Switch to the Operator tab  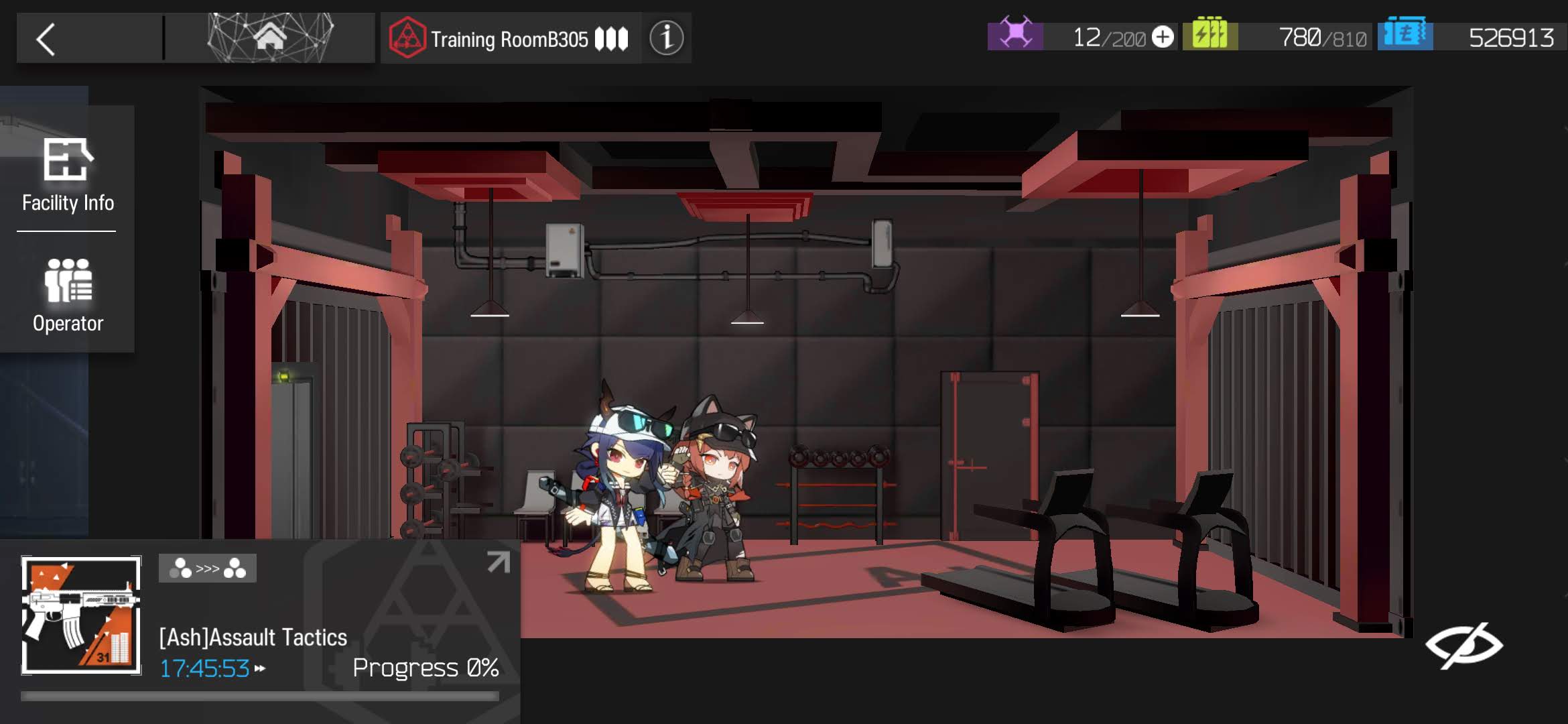coord(68,295)
